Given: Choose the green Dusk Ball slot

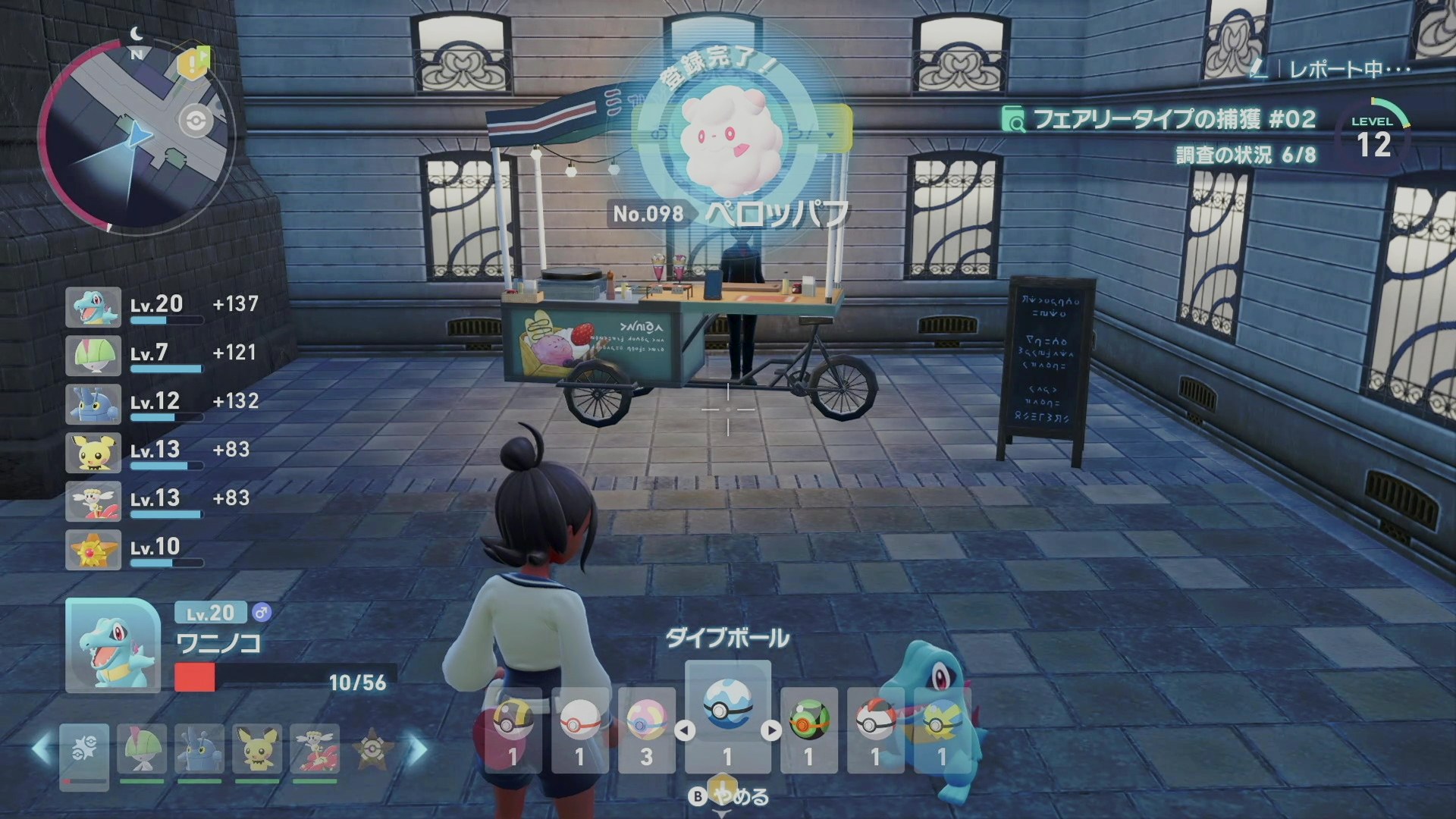Looking at the screenshot, I should (x=808, y=730).
